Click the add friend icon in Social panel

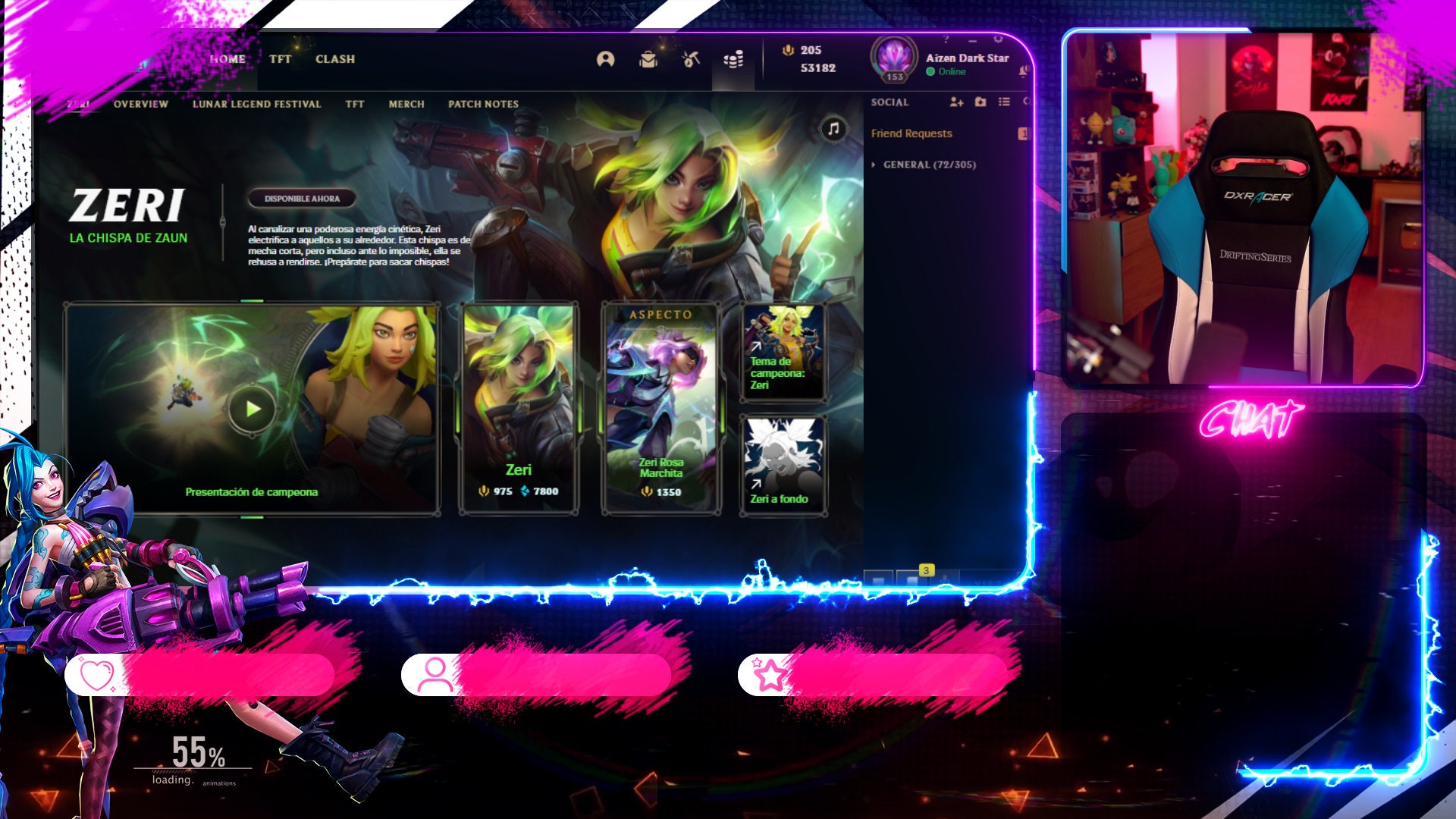[x=957, y=102]
